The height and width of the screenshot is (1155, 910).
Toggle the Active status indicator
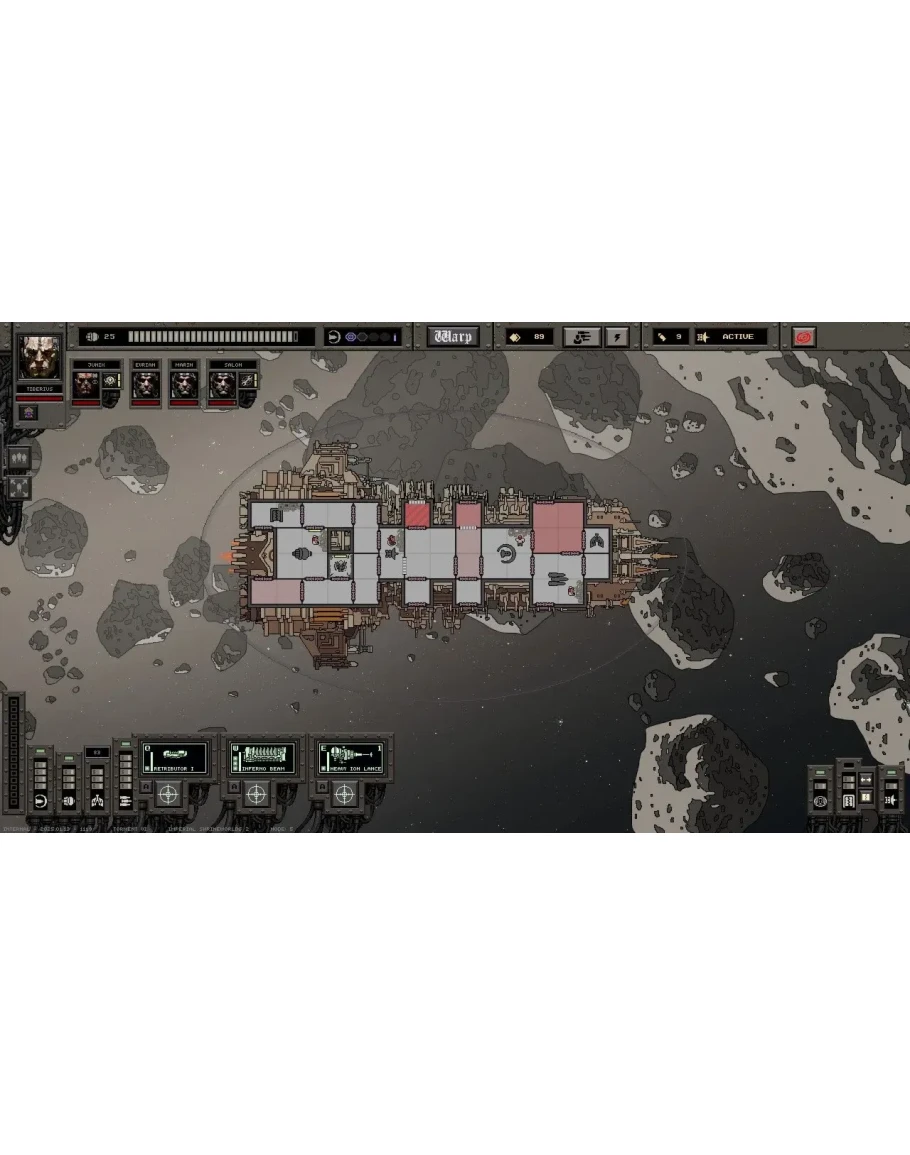pos(734,337)
